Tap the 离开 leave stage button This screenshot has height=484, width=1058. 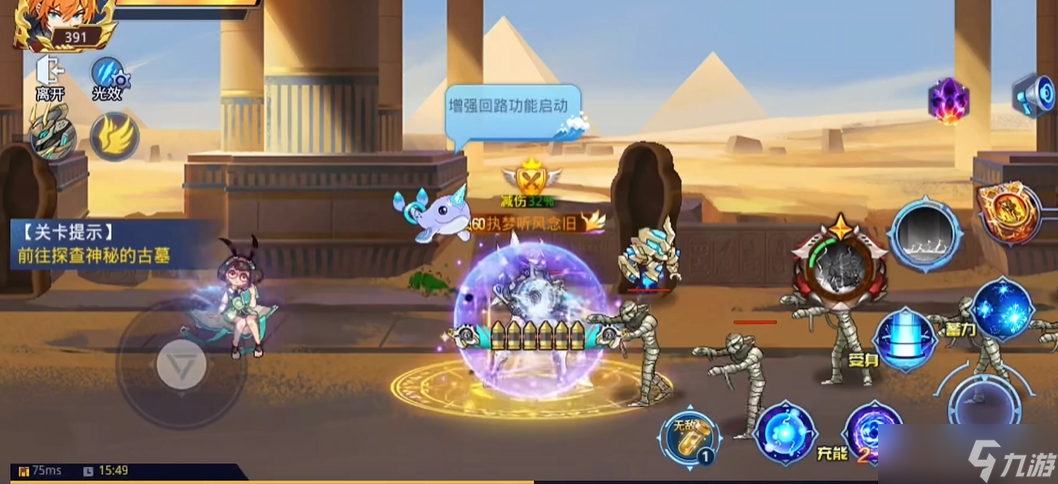tap(49, 76)
